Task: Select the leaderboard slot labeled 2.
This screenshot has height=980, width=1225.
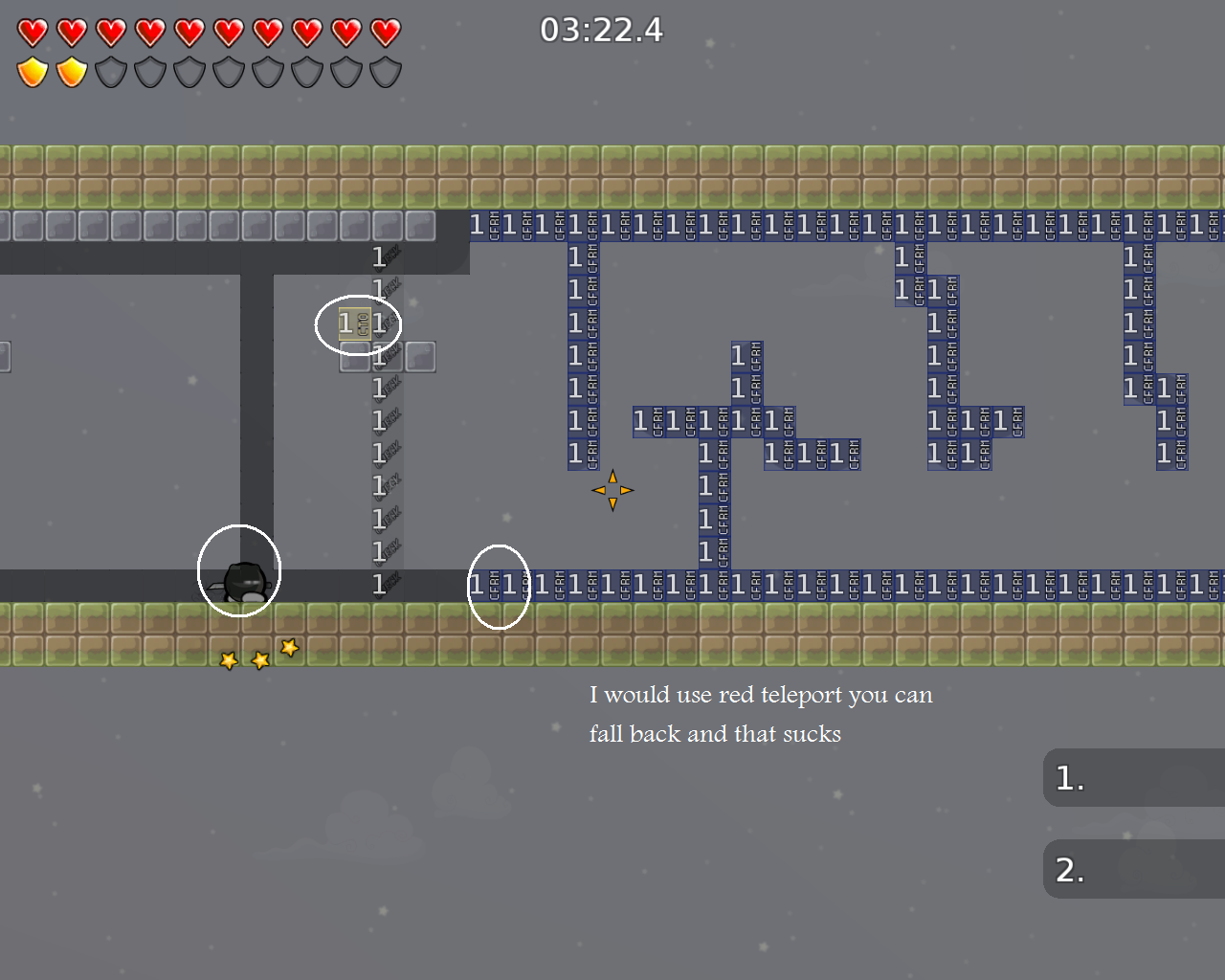Action: (1134, 870)
